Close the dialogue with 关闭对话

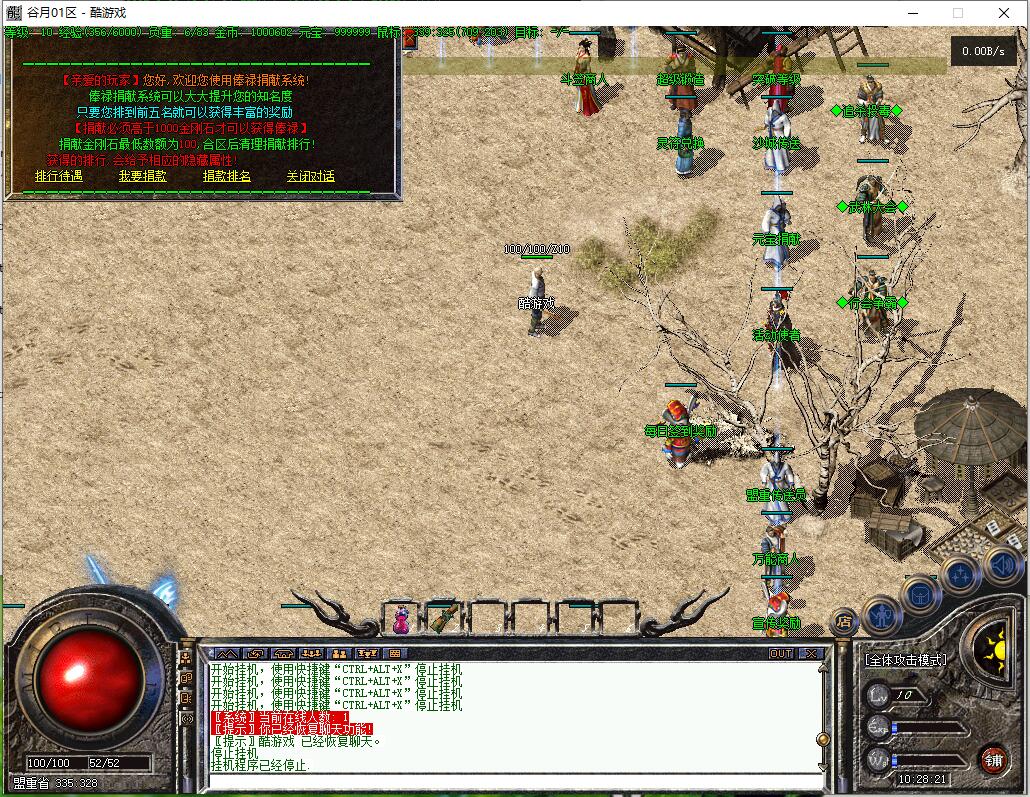(310, 176)
